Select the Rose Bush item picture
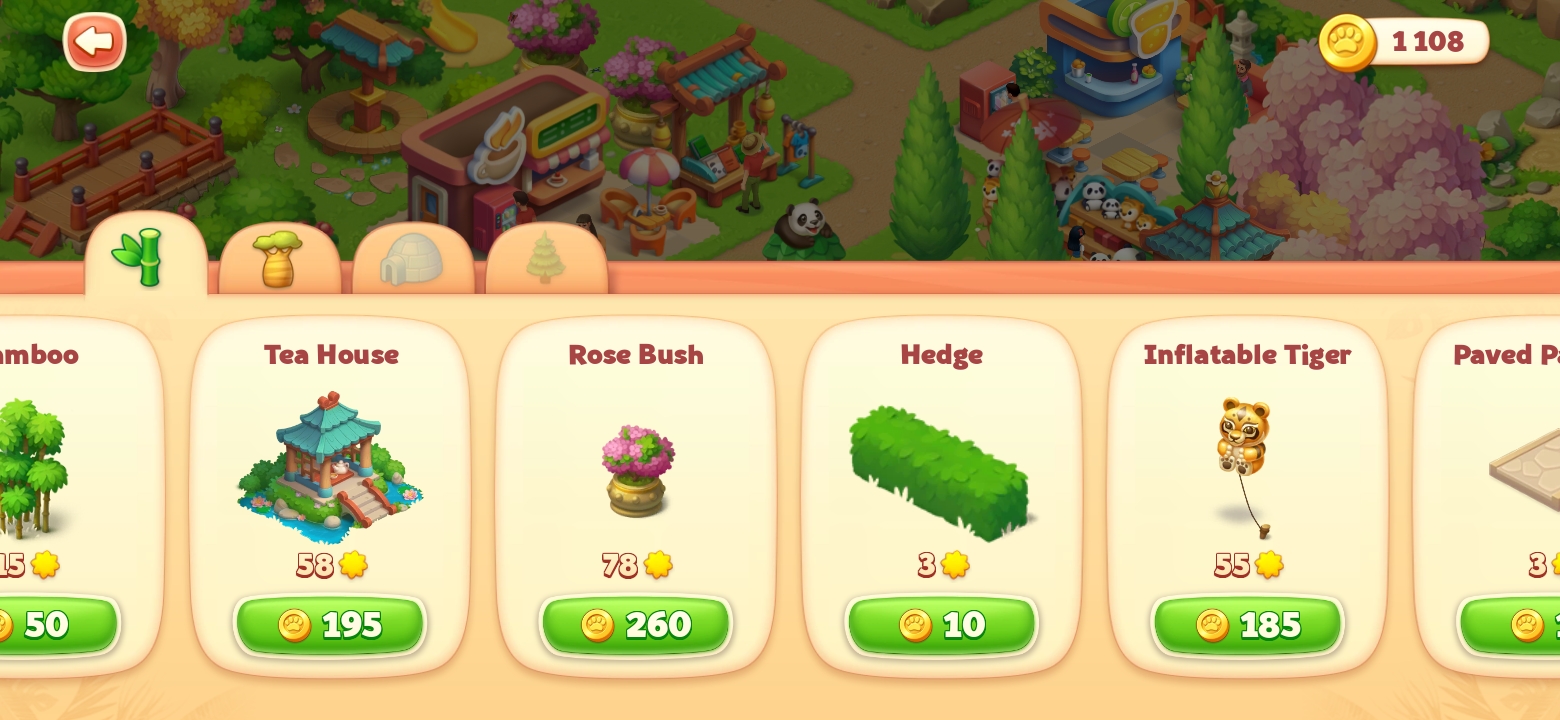 tap(637, 470)
